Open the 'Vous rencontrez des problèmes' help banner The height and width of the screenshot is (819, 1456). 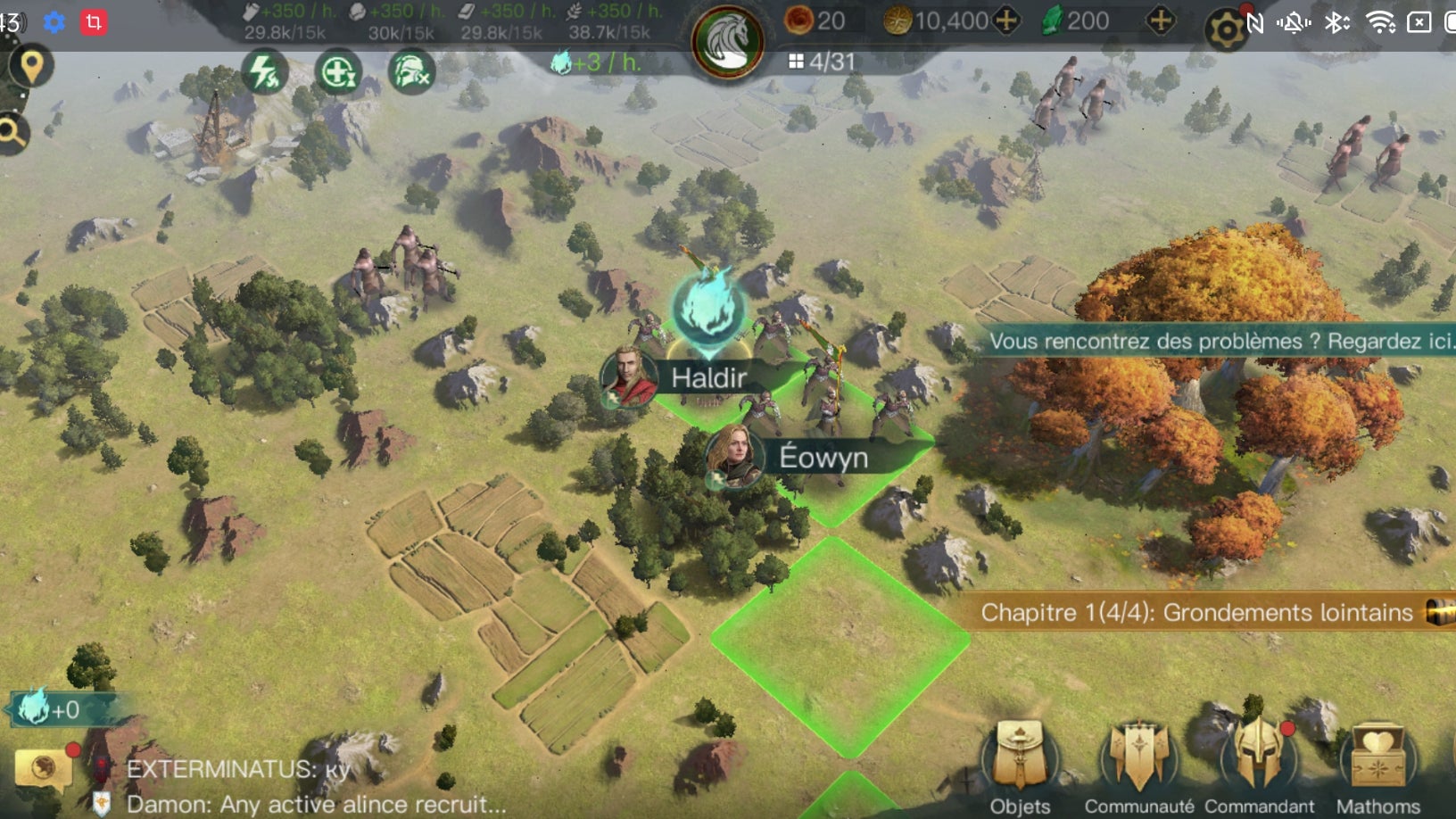[x=1218, y=341]
